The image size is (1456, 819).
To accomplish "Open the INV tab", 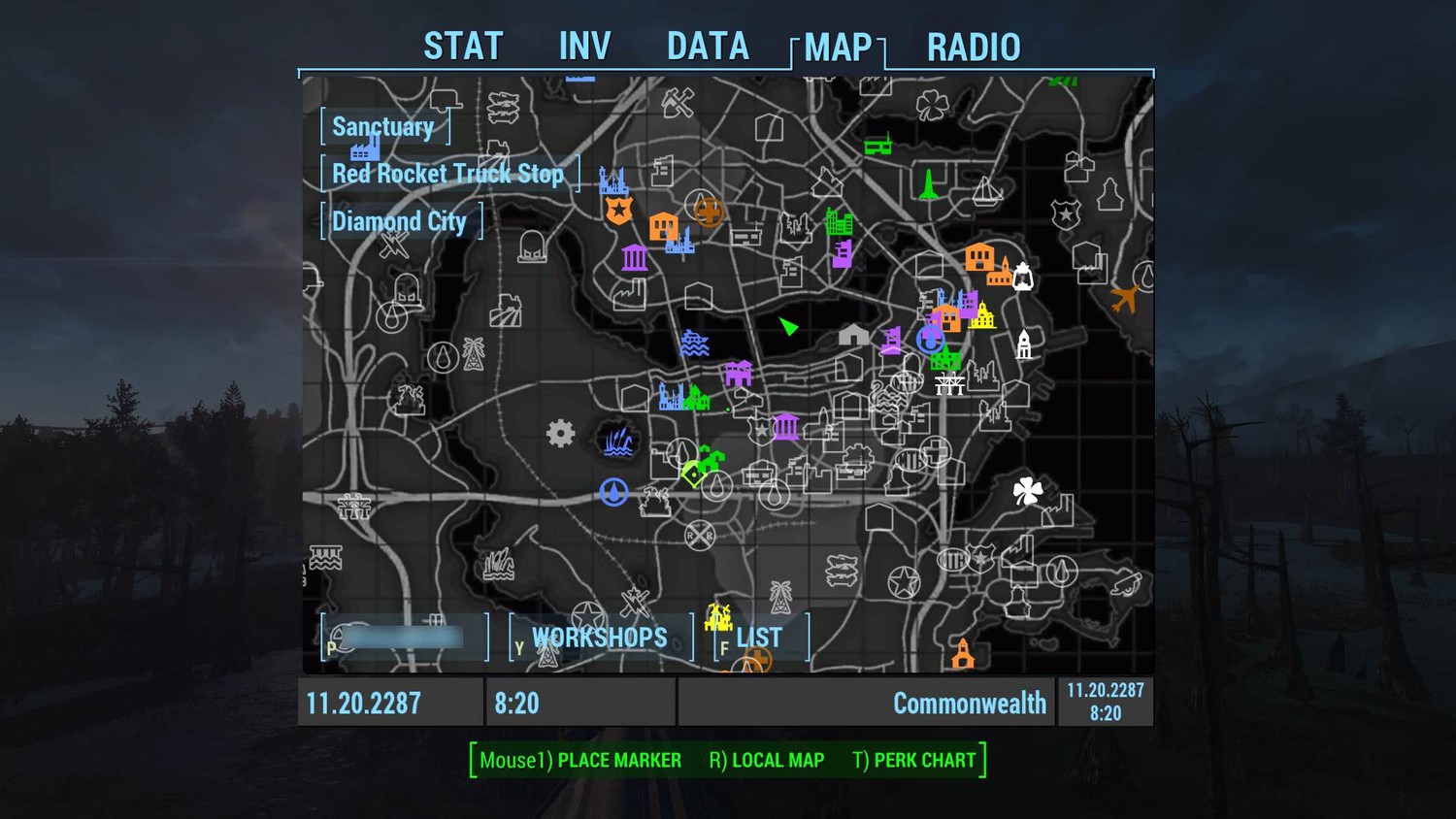I will coord(584,47).
